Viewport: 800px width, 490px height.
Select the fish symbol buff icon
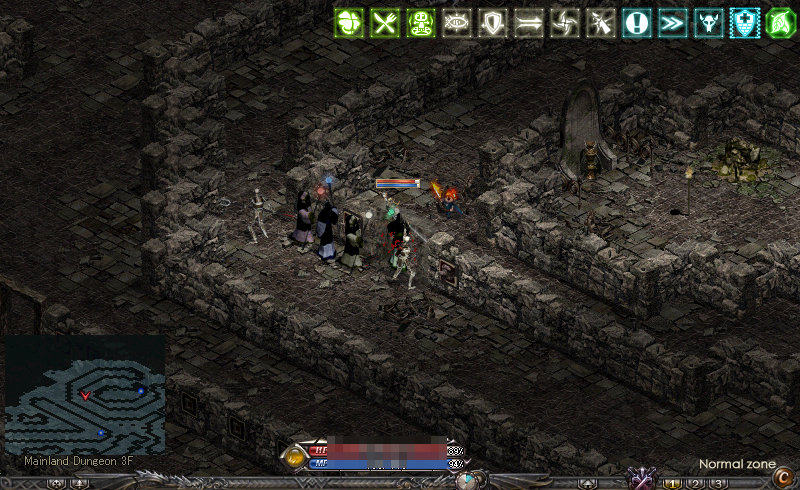pos(457,23)
